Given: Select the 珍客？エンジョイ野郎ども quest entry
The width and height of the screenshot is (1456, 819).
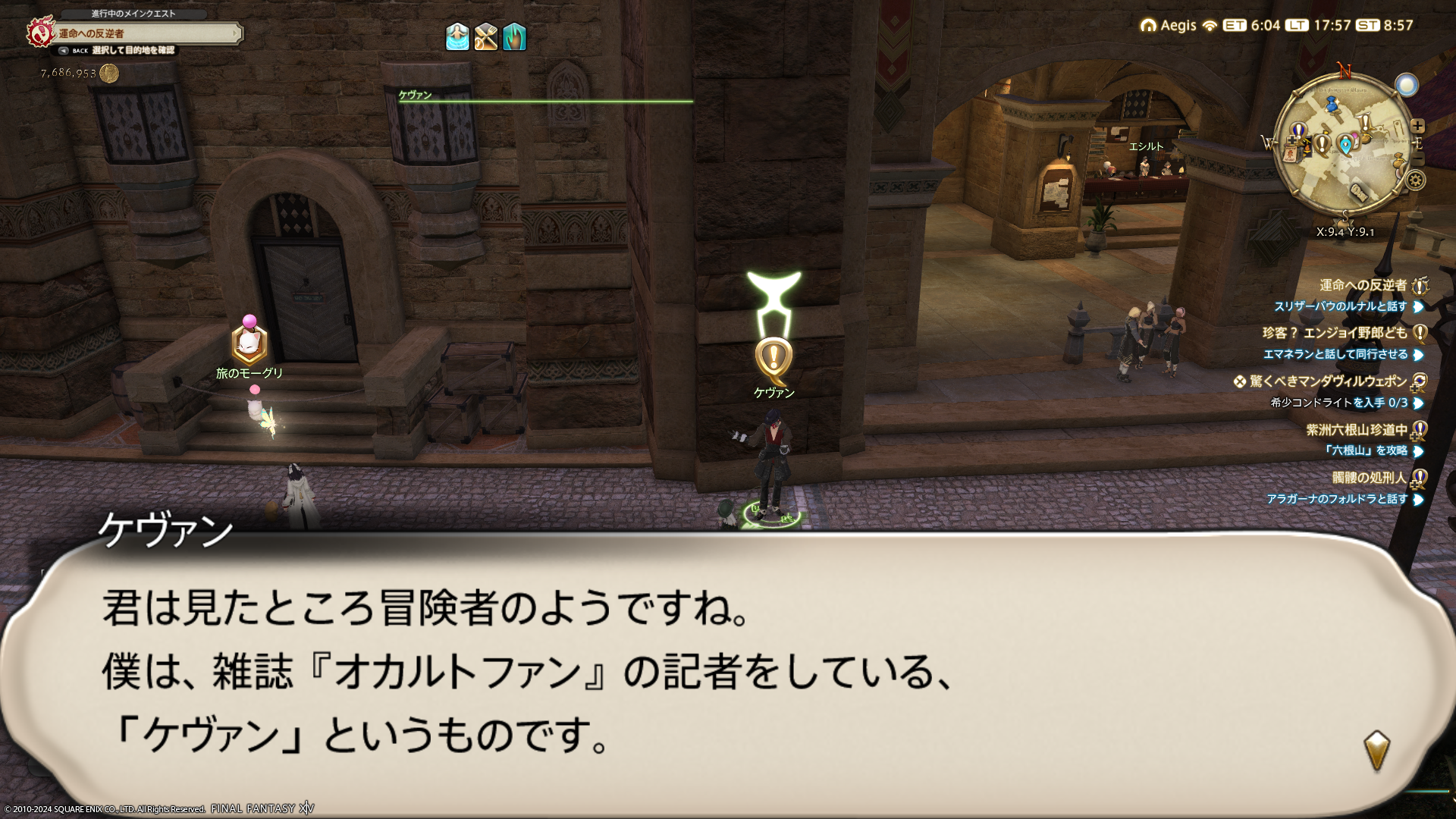Looking at the screenshot, I should tap(1335, 333).
